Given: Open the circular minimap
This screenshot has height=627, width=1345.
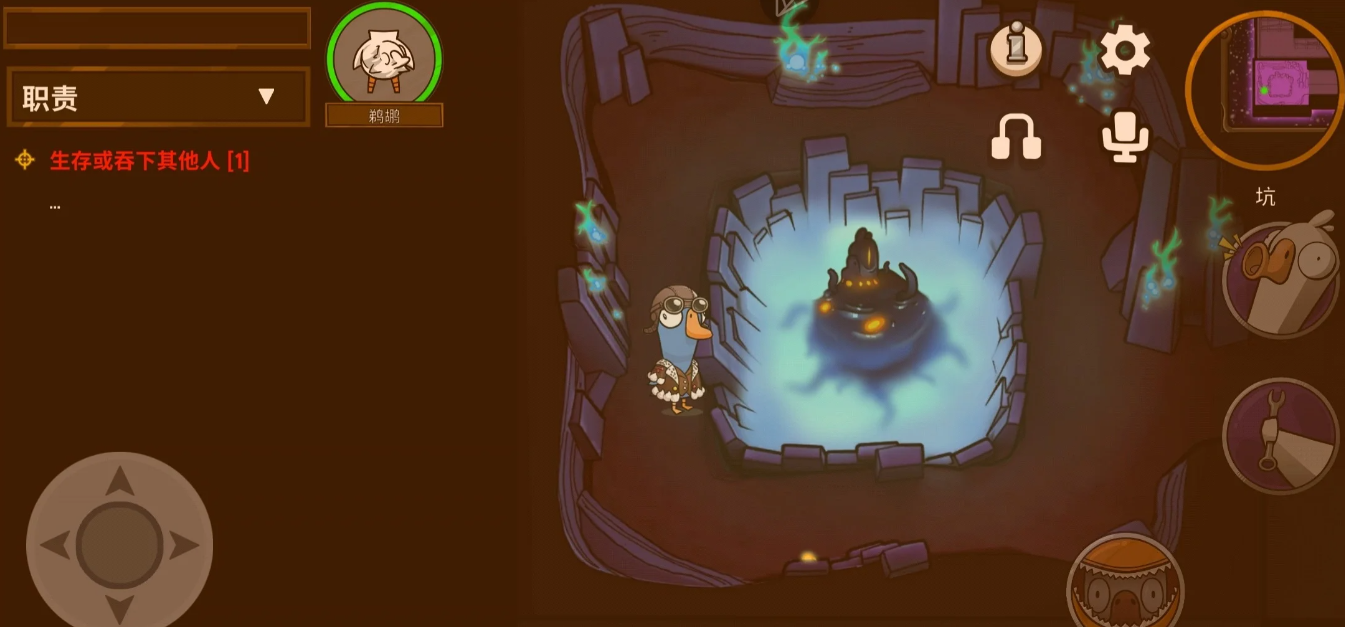Looking at the screenshot, I should pyautogui.click(x=1265, y=90).
